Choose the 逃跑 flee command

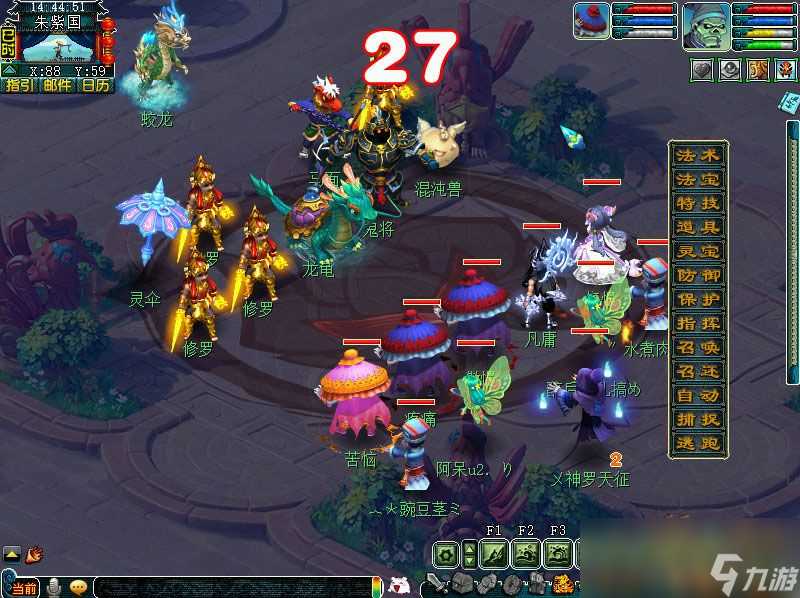point(697,444)
